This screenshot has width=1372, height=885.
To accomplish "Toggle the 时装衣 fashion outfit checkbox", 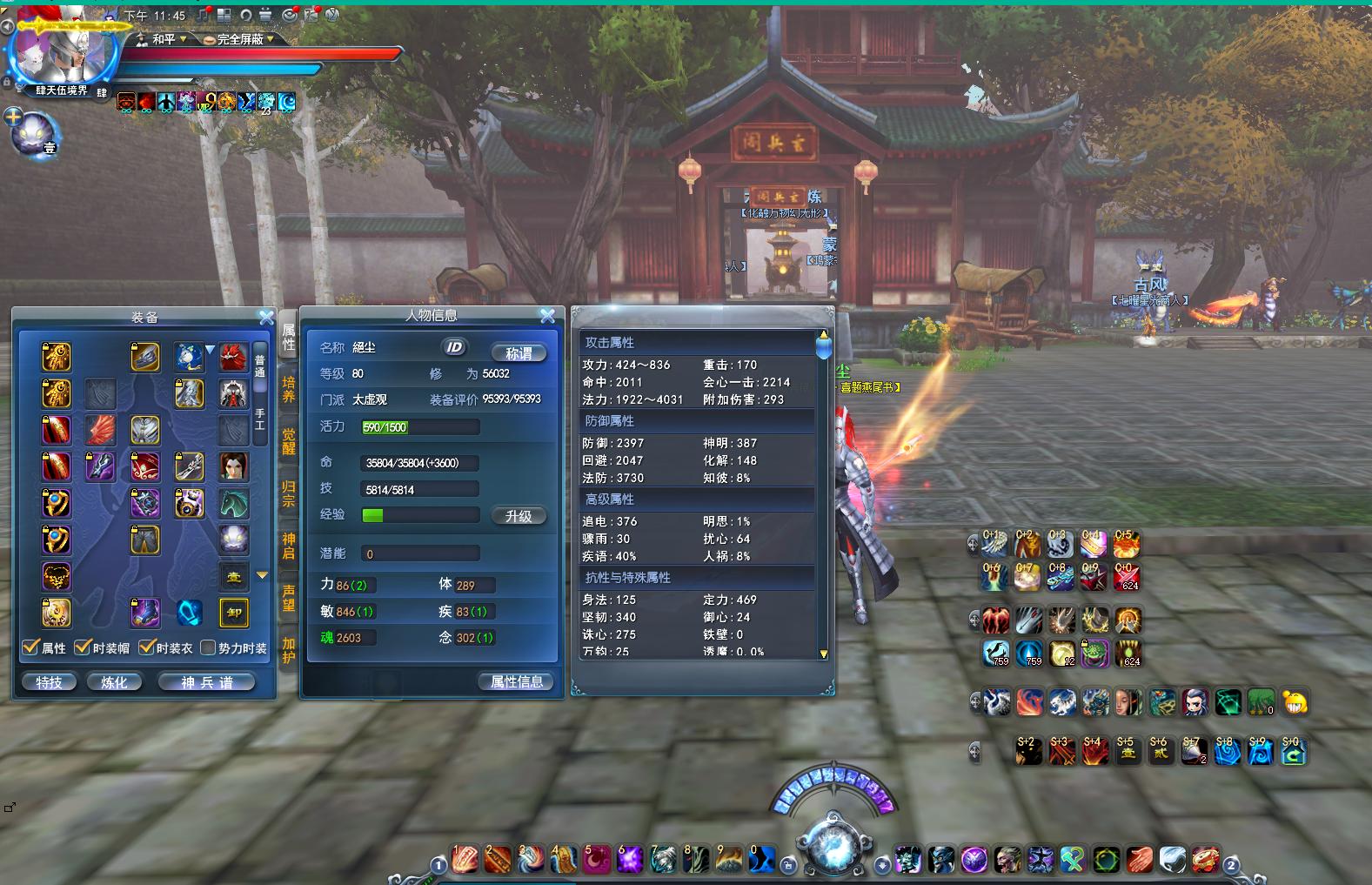I will click(x=147, y=647).
